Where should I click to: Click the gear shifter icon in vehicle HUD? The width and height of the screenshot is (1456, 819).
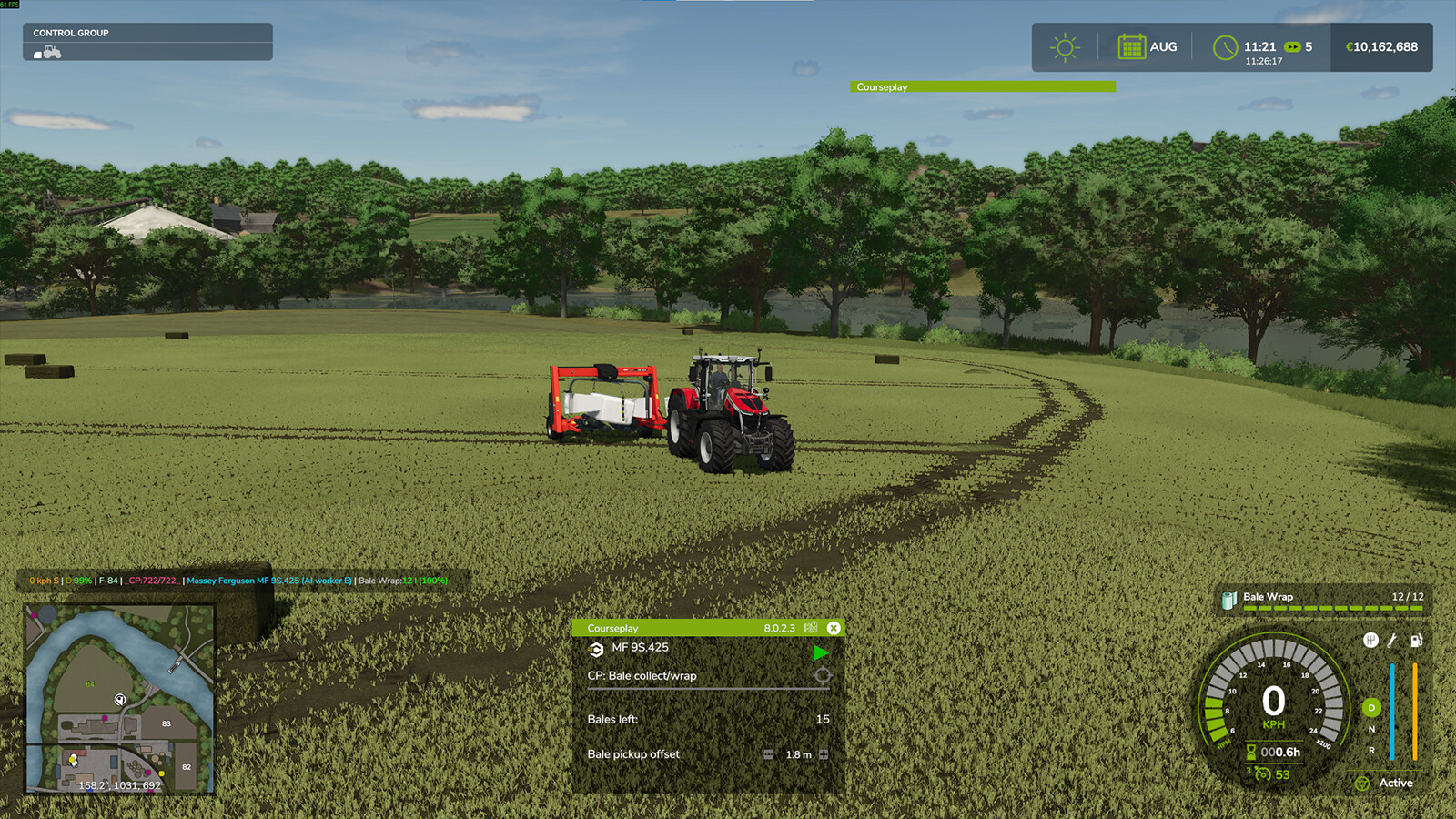point(1370,641)
